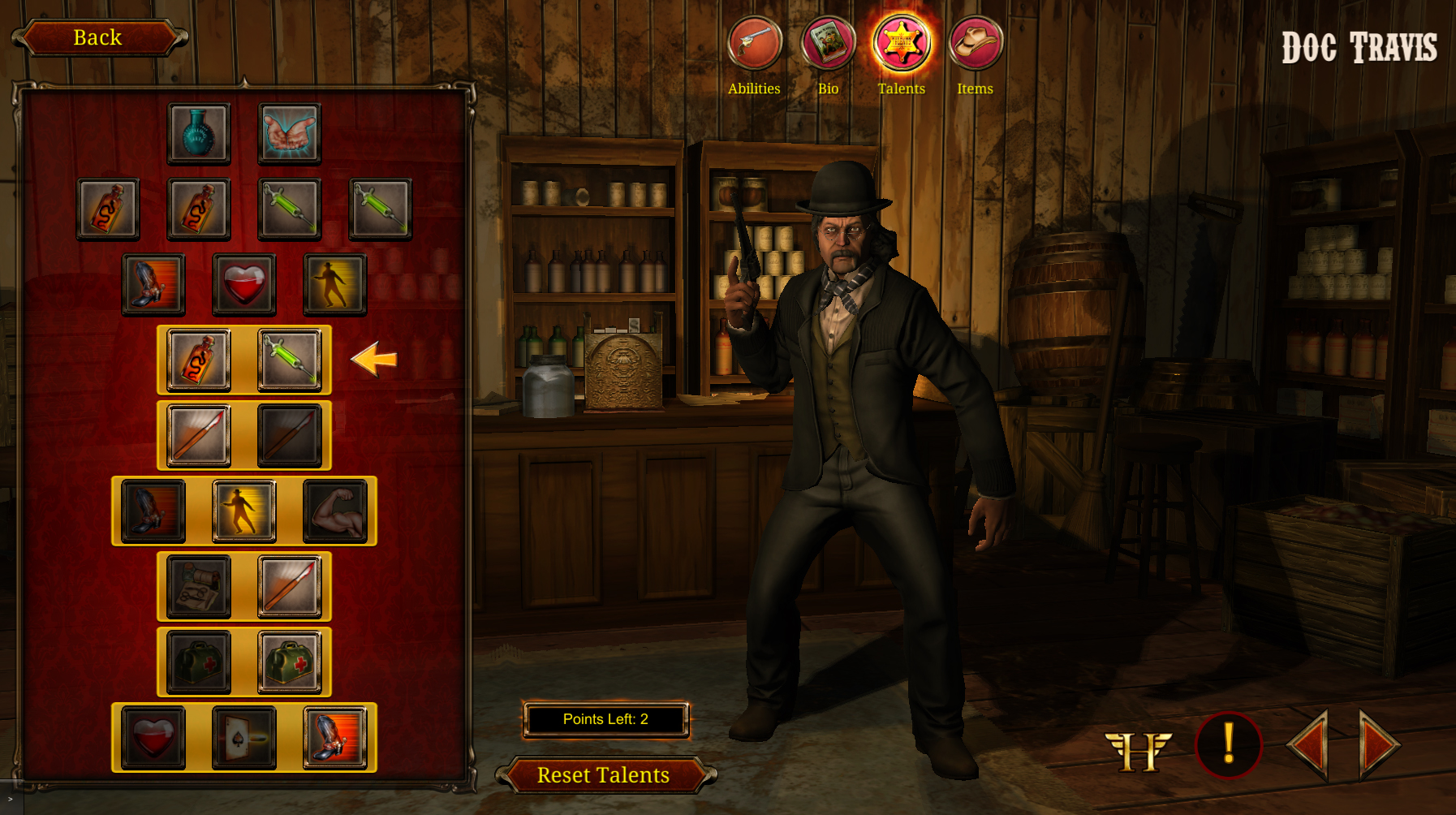The width and height of the screenshot is (1456, 815).
Task: Show the Items cowboy hat tab
Action: pos(975,43)
